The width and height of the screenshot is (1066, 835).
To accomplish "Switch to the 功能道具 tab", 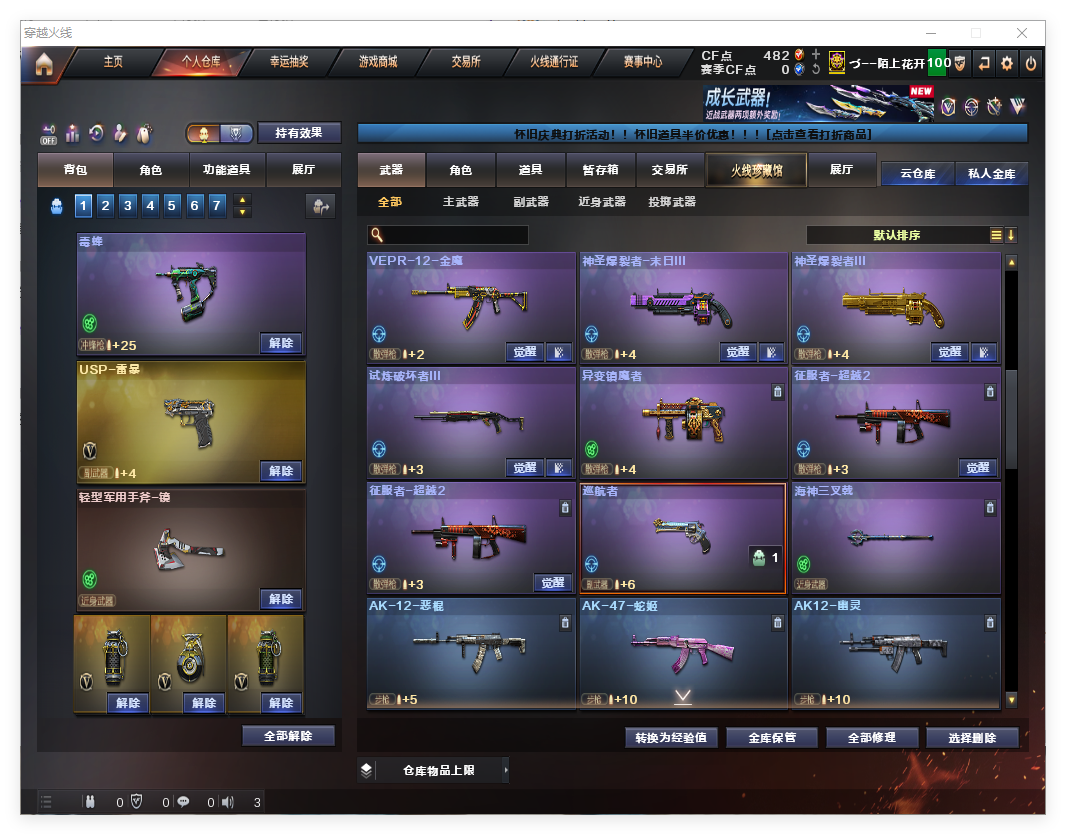I will click(x=227, y=171).
